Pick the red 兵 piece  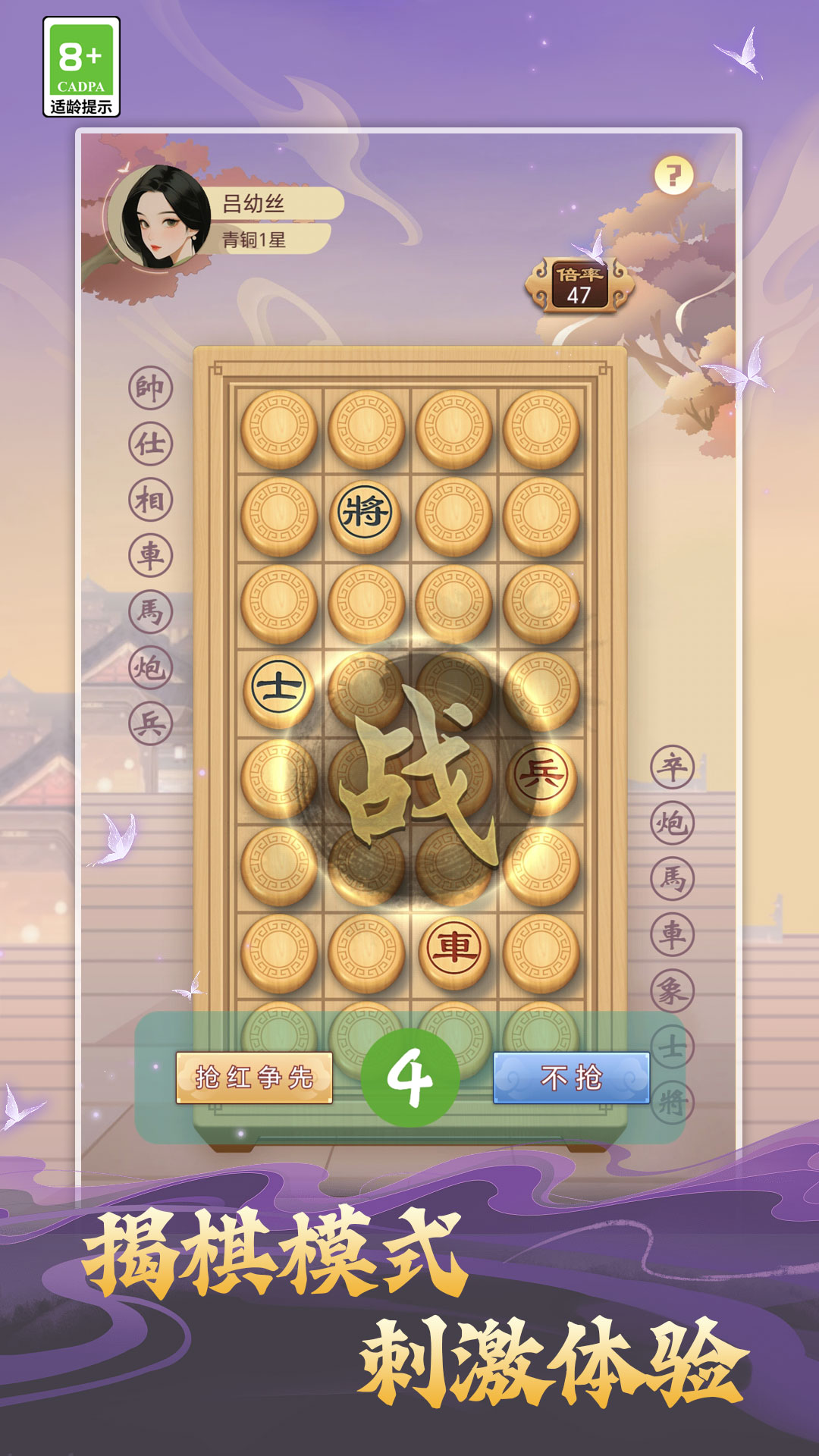point(541,775)
